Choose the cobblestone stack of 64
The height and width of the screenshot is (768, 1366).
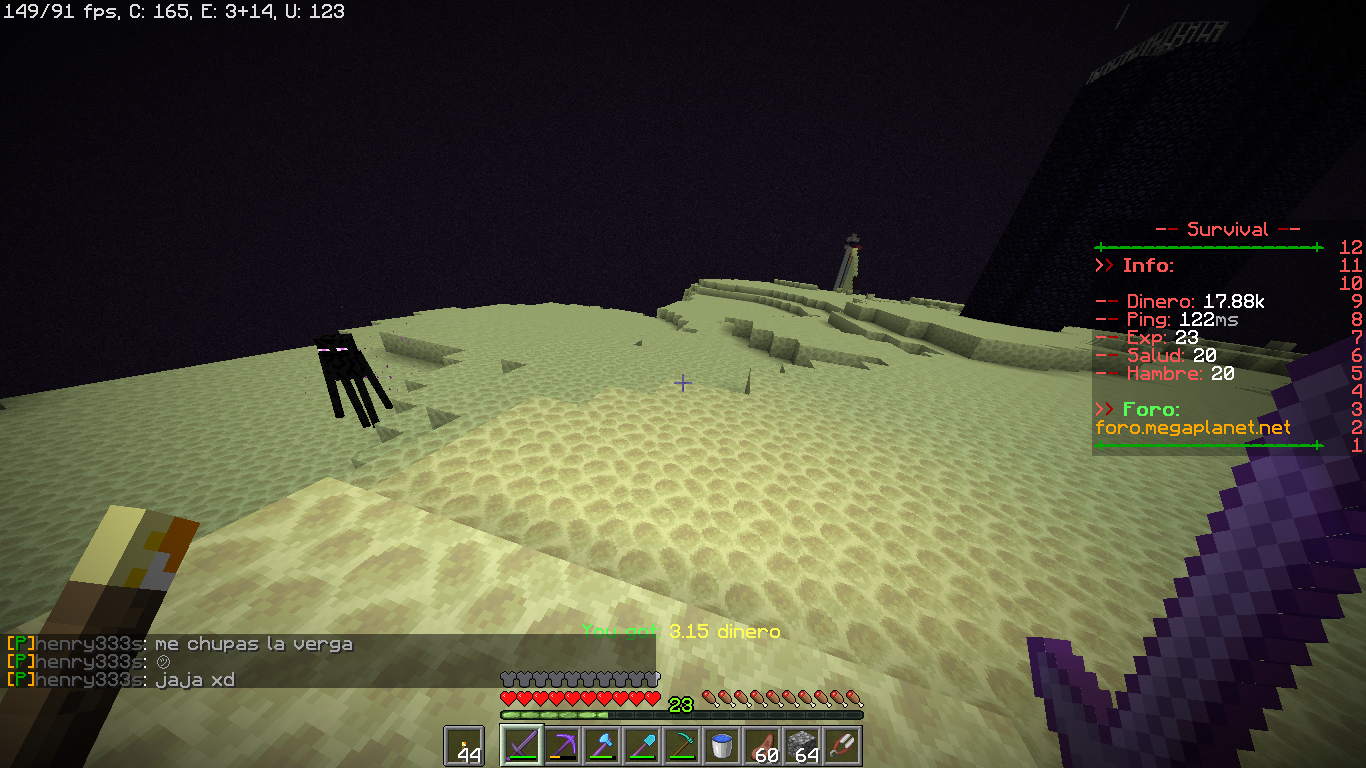click(802, 746)
